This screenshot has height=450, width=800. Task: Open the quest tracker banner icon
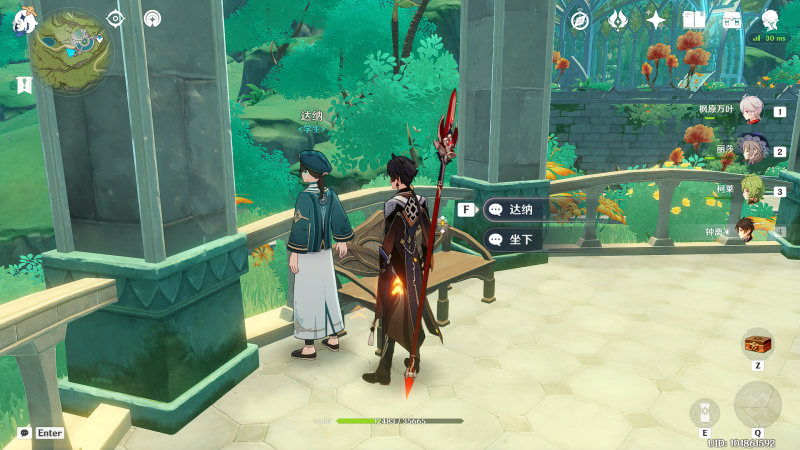24,86
